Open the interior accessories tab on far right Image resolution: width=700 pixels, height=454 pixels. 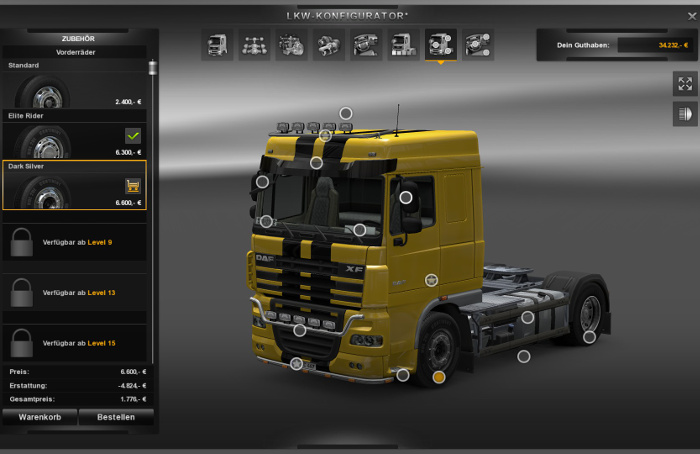click(478, 44)
